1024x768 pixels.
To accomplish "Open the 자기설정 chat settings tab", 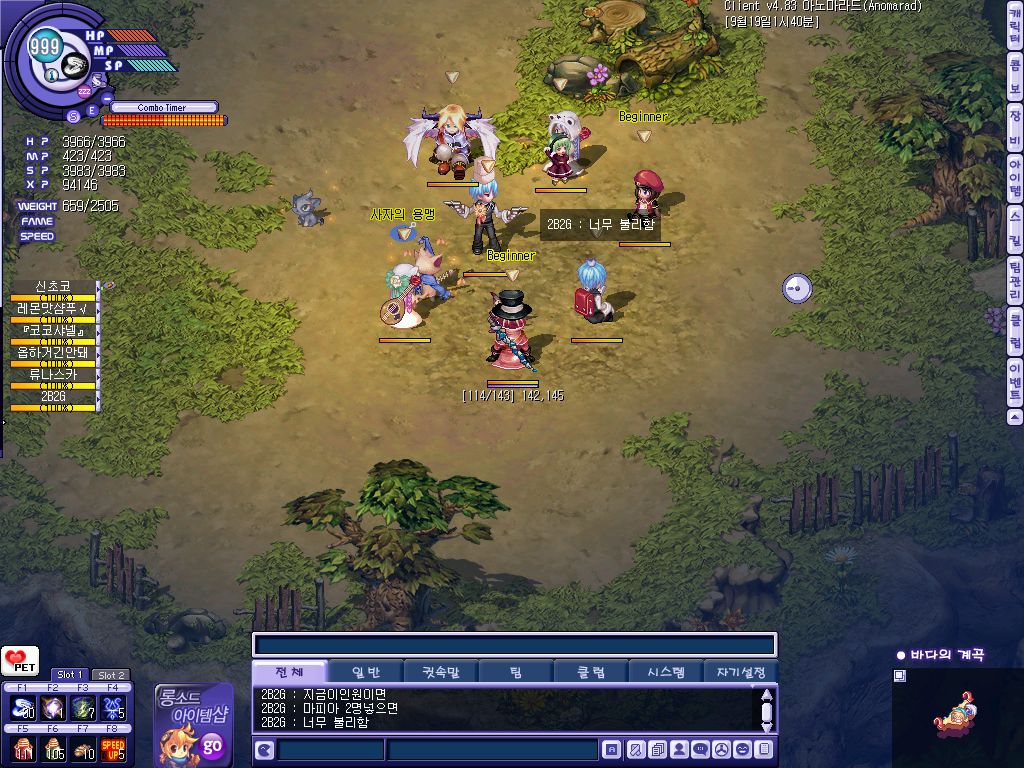I will point(741,672).
